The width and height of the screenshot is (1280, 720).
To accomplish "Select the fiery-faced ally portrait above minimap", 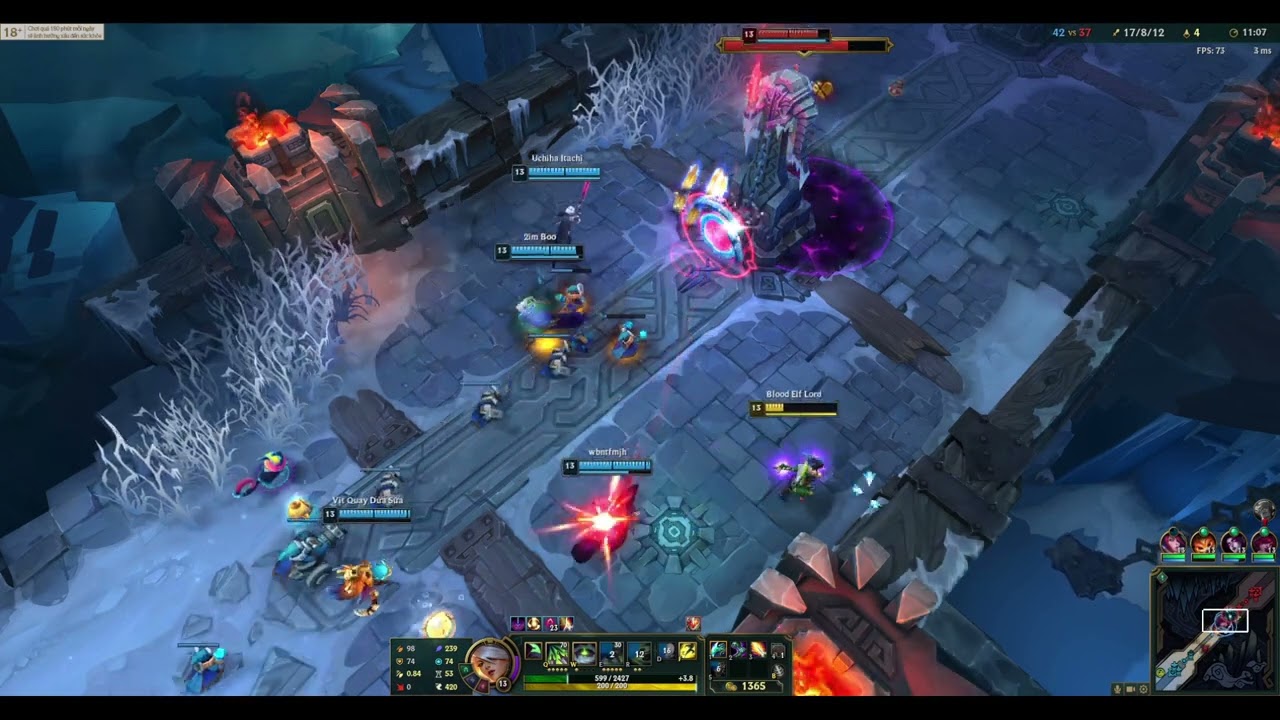I will point(1203,543).
